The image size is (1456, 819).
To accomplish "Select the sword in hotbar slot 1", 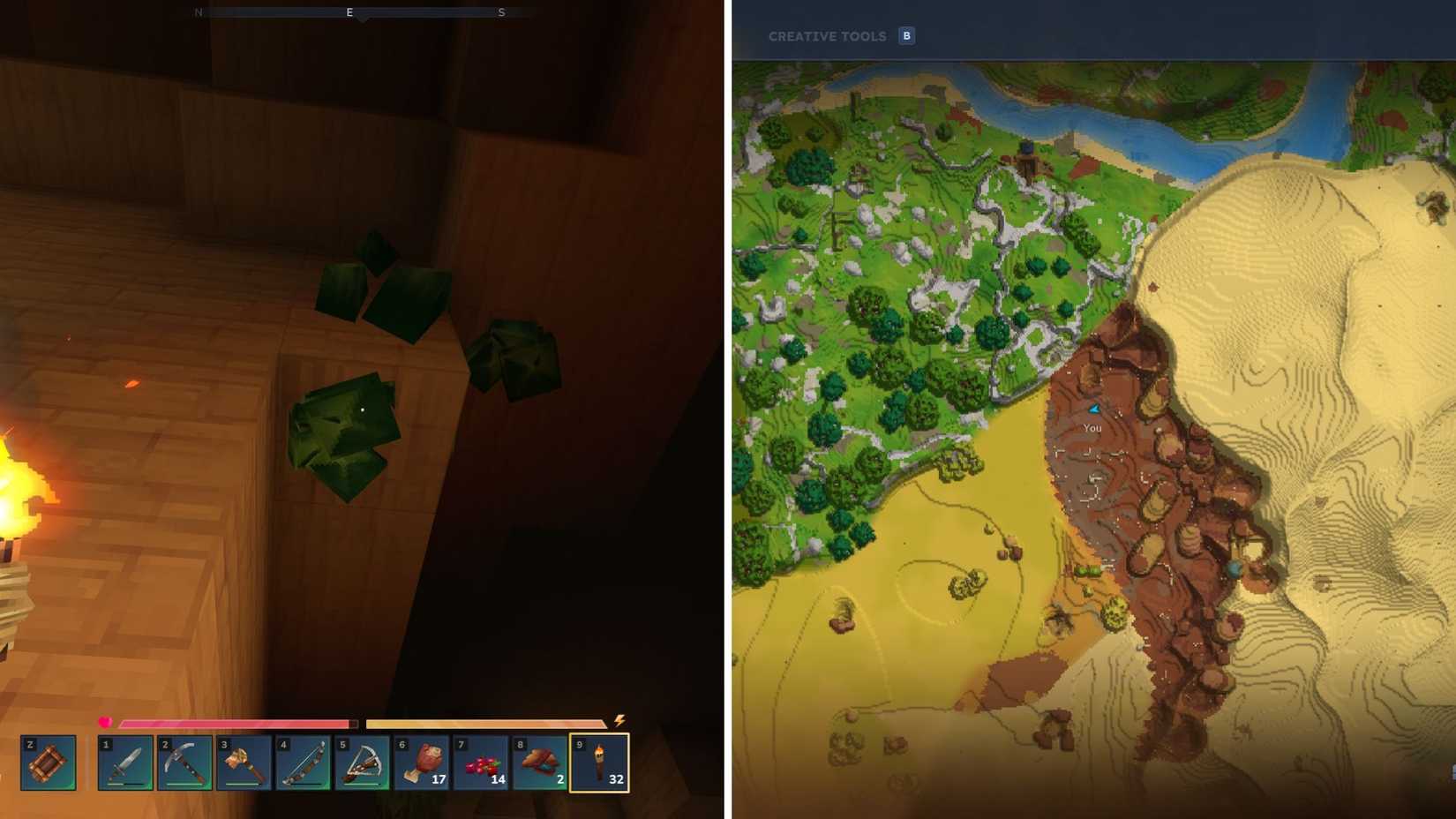I will click(x=124, y=764).
